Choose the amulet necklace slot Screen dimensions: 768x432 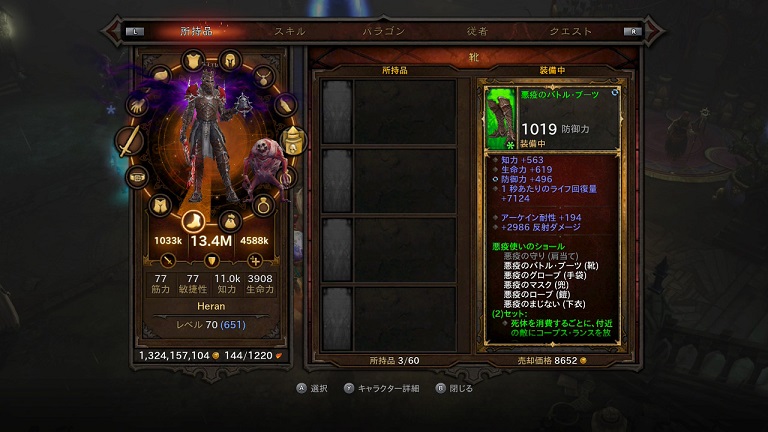(x=263, y=75)
